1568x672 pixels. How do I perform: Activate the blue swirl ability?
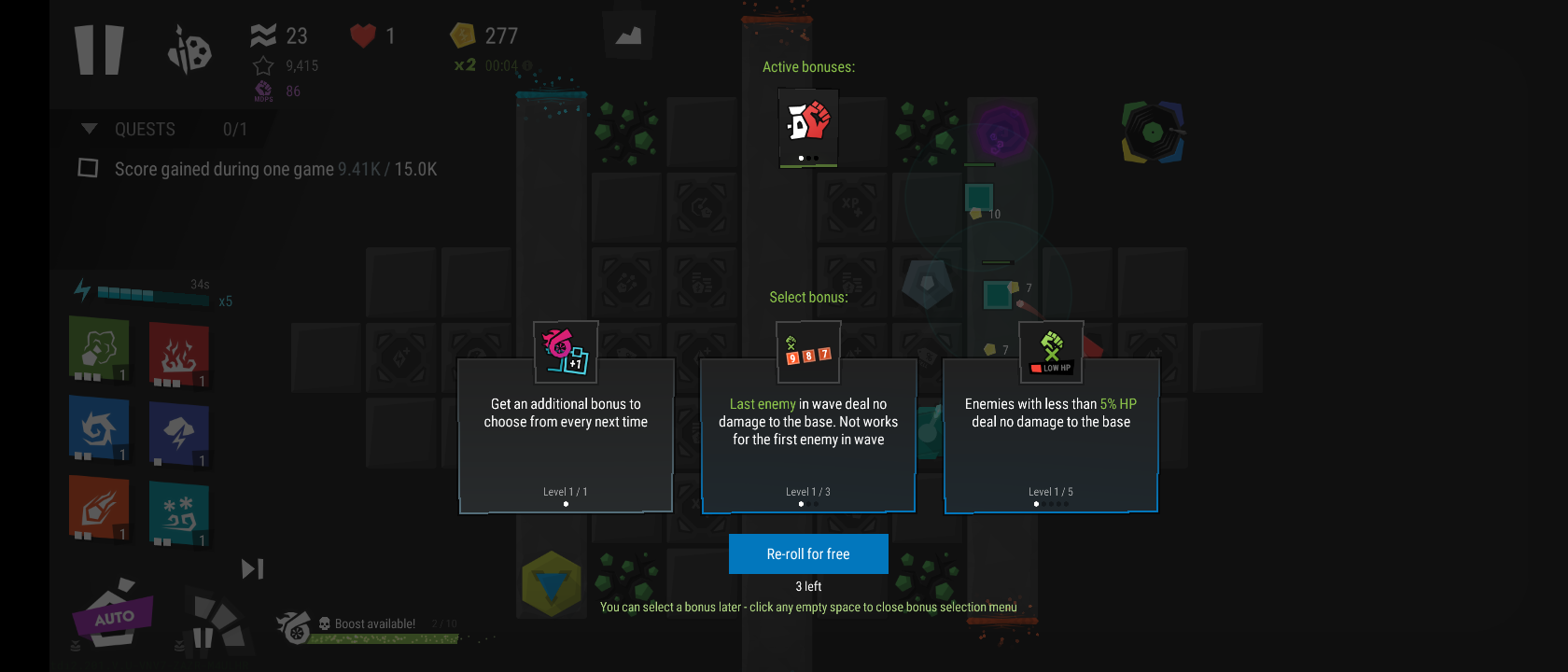pyautogui.click(x=99, y=427)
